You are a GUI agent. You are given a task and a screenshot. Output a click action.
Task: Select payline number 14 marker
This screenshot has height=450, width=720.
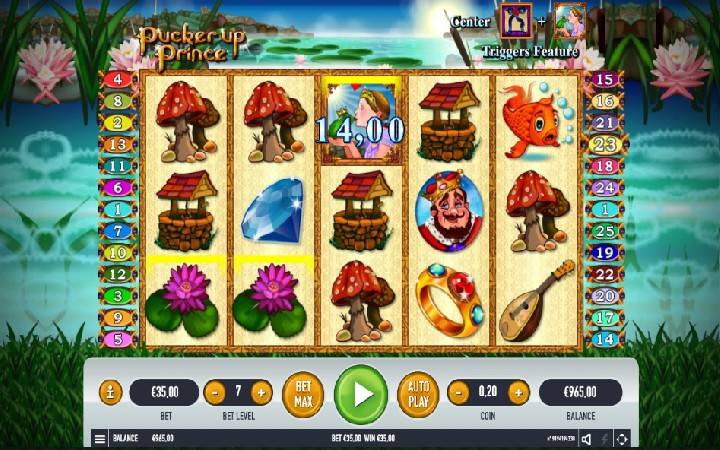tap(602, 339)
